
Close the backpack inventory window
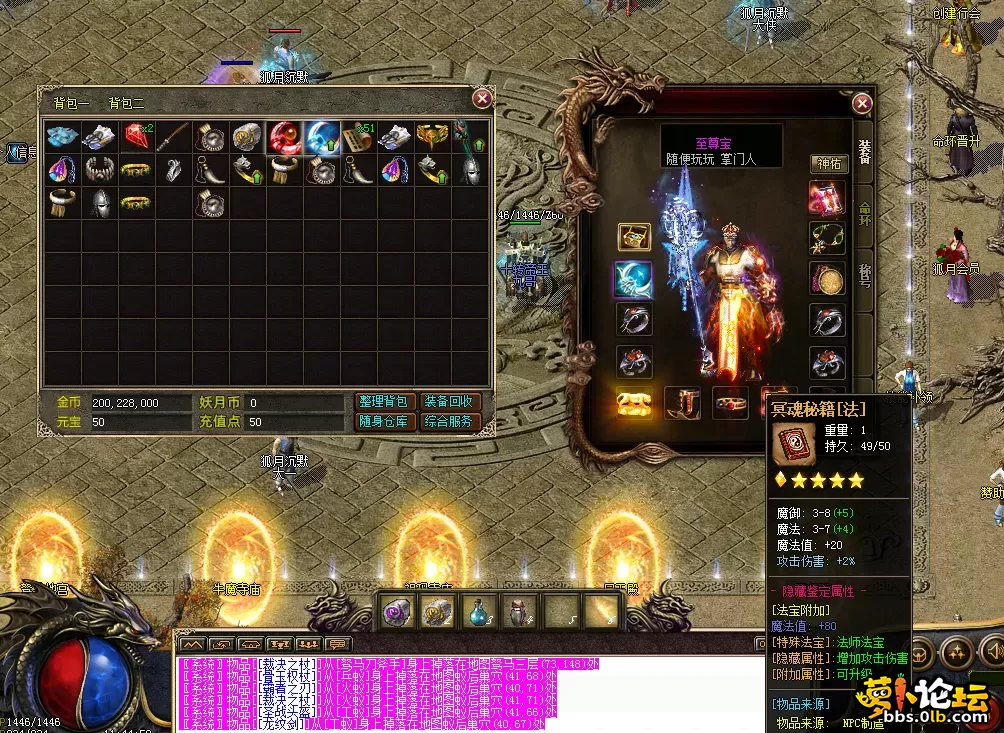(482, 98)
